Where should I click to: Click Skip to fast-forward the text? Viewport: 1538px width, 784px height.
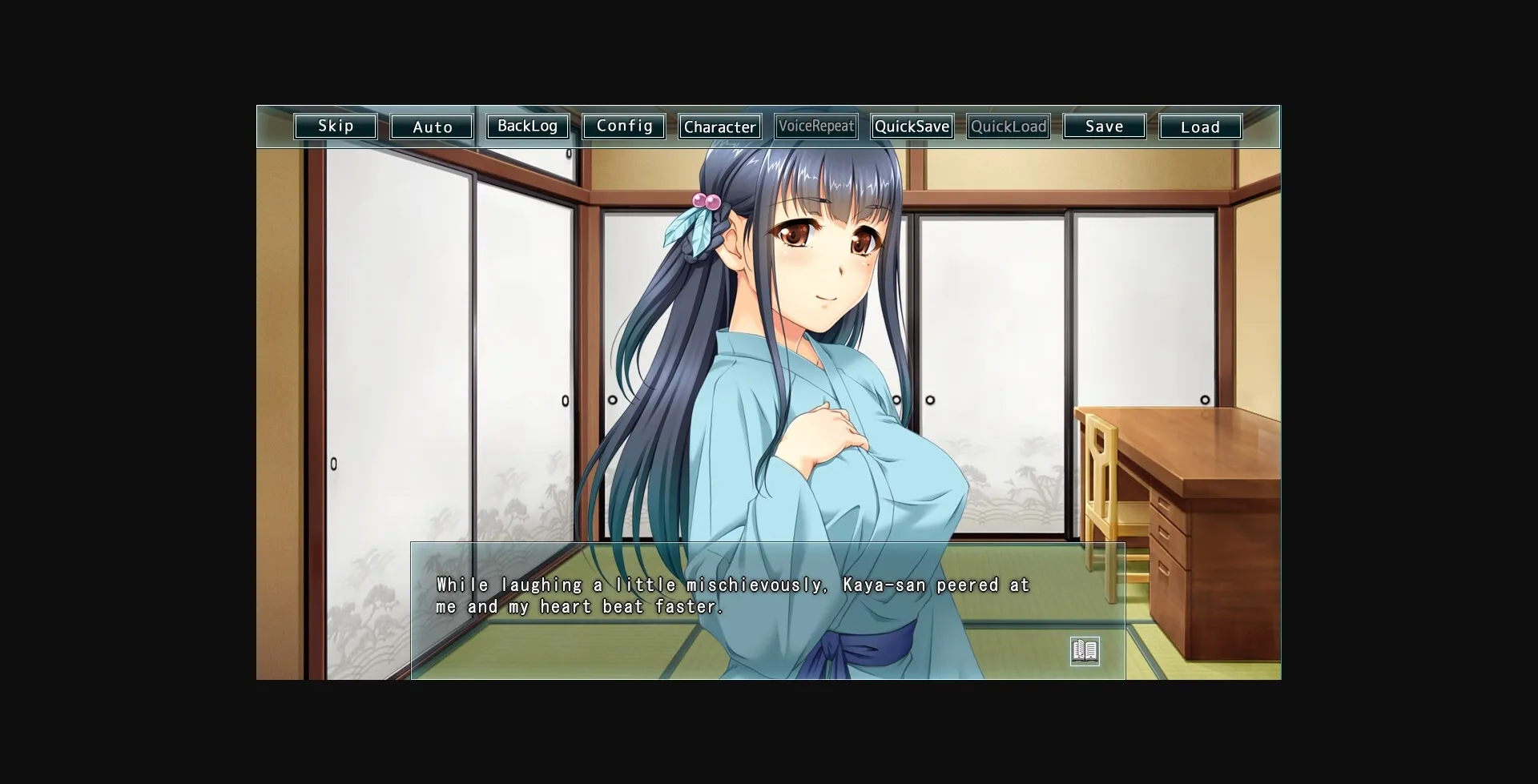335,126
